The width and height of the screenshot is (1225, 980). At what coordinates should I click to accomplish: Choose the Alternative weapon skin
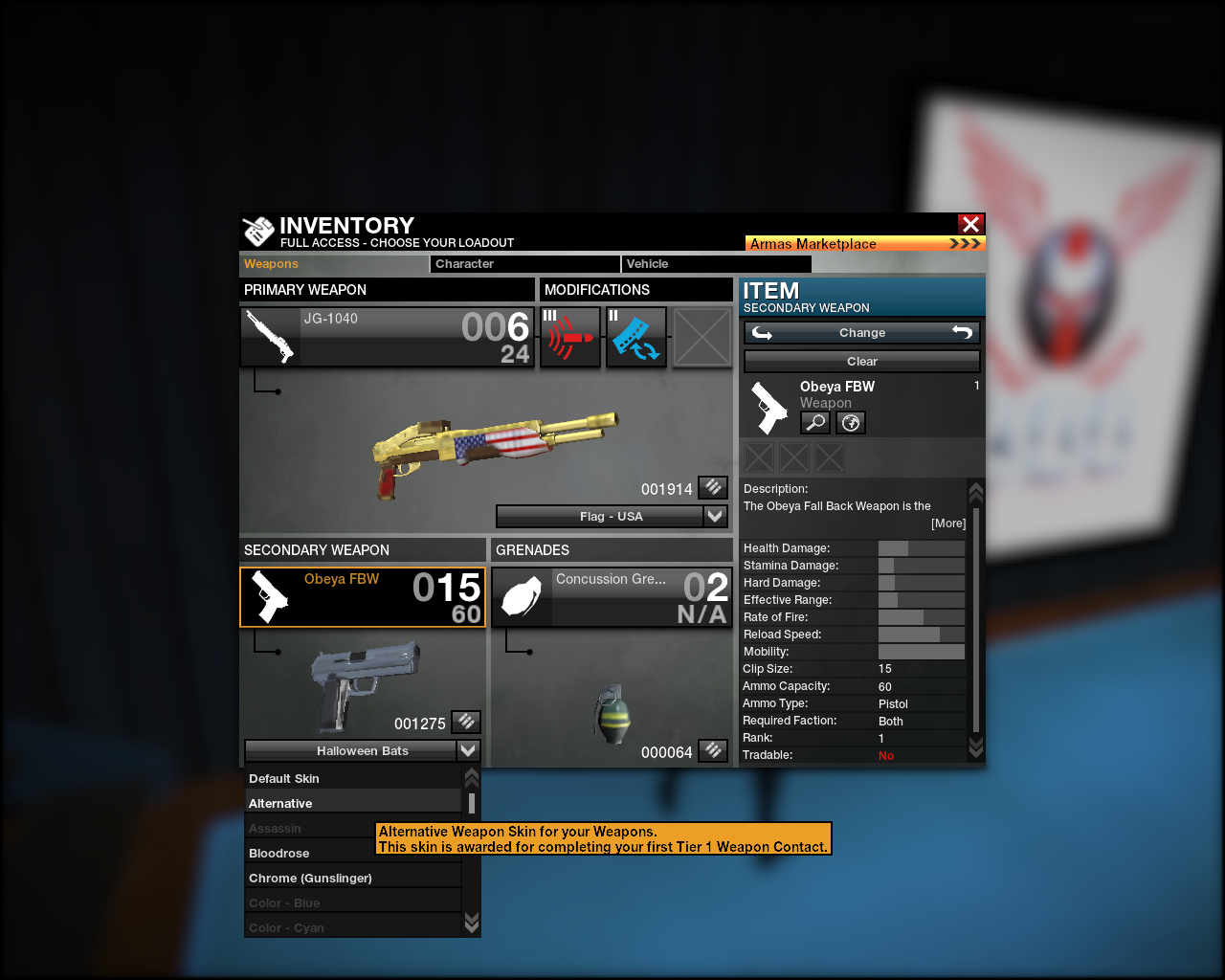tap(353, 804)
